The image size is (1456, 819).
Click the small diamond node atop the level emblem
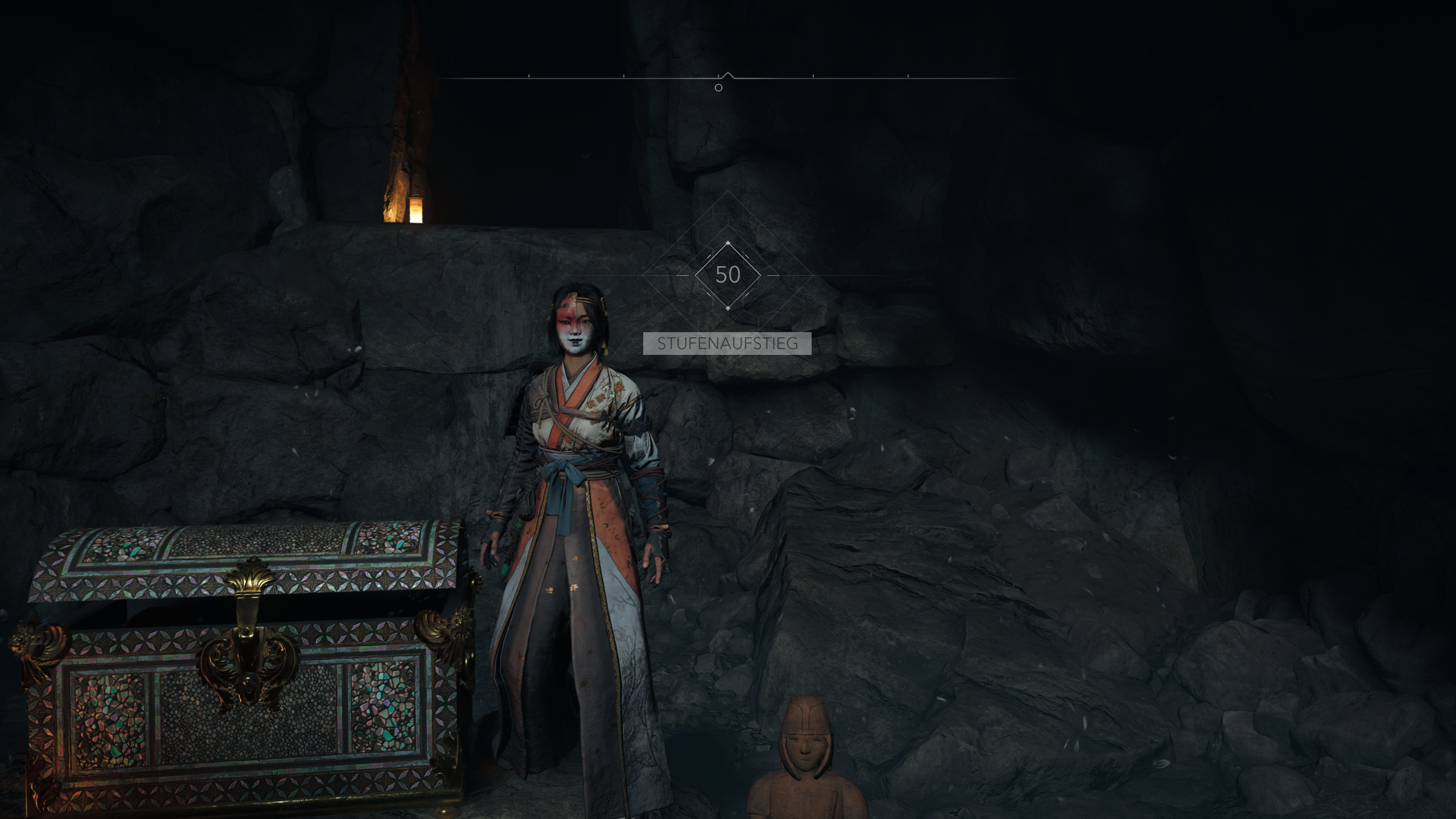tap(728, 242)
